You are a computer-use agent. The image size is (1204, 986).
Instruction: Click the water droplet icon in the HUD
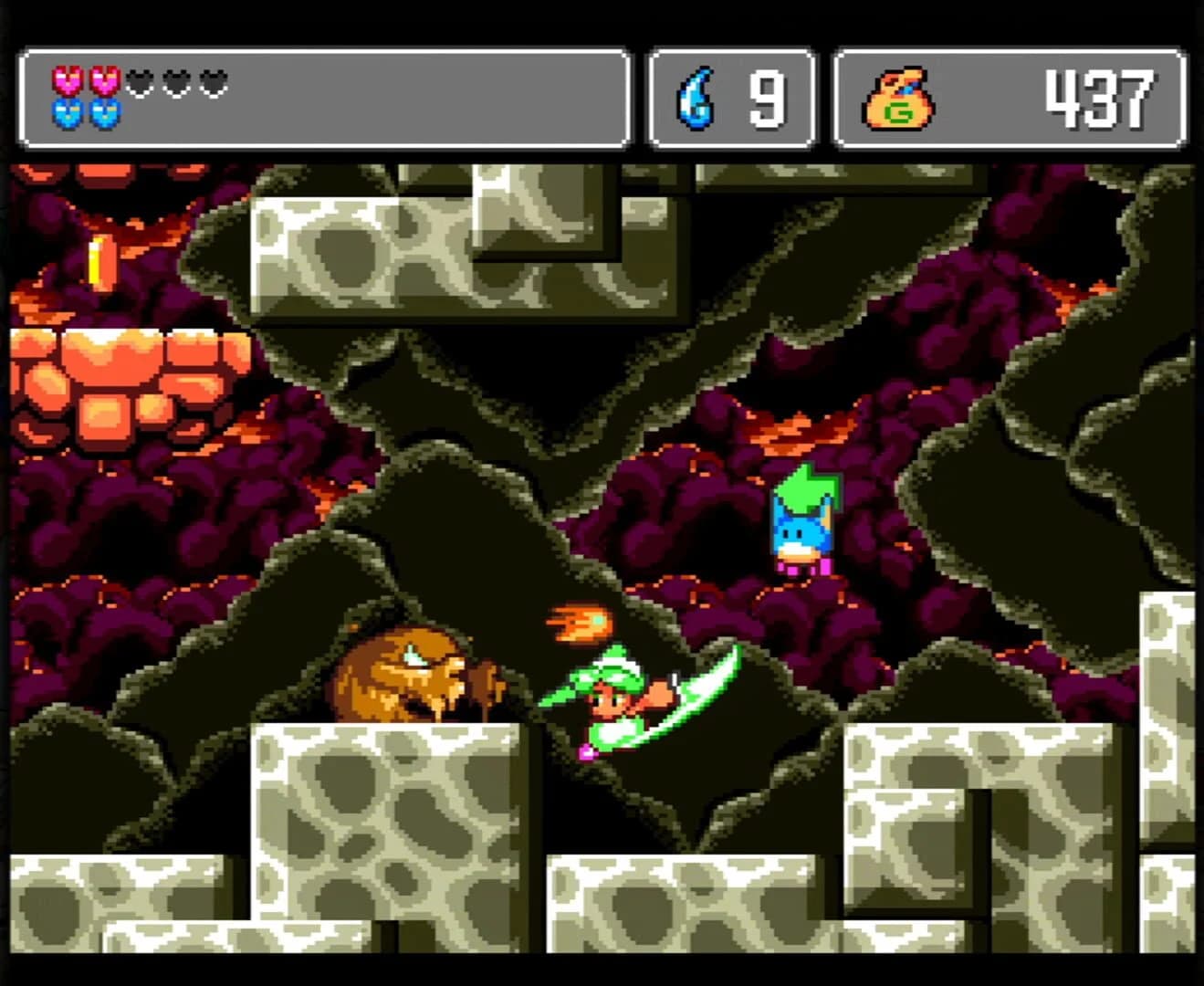pos(696,98)
